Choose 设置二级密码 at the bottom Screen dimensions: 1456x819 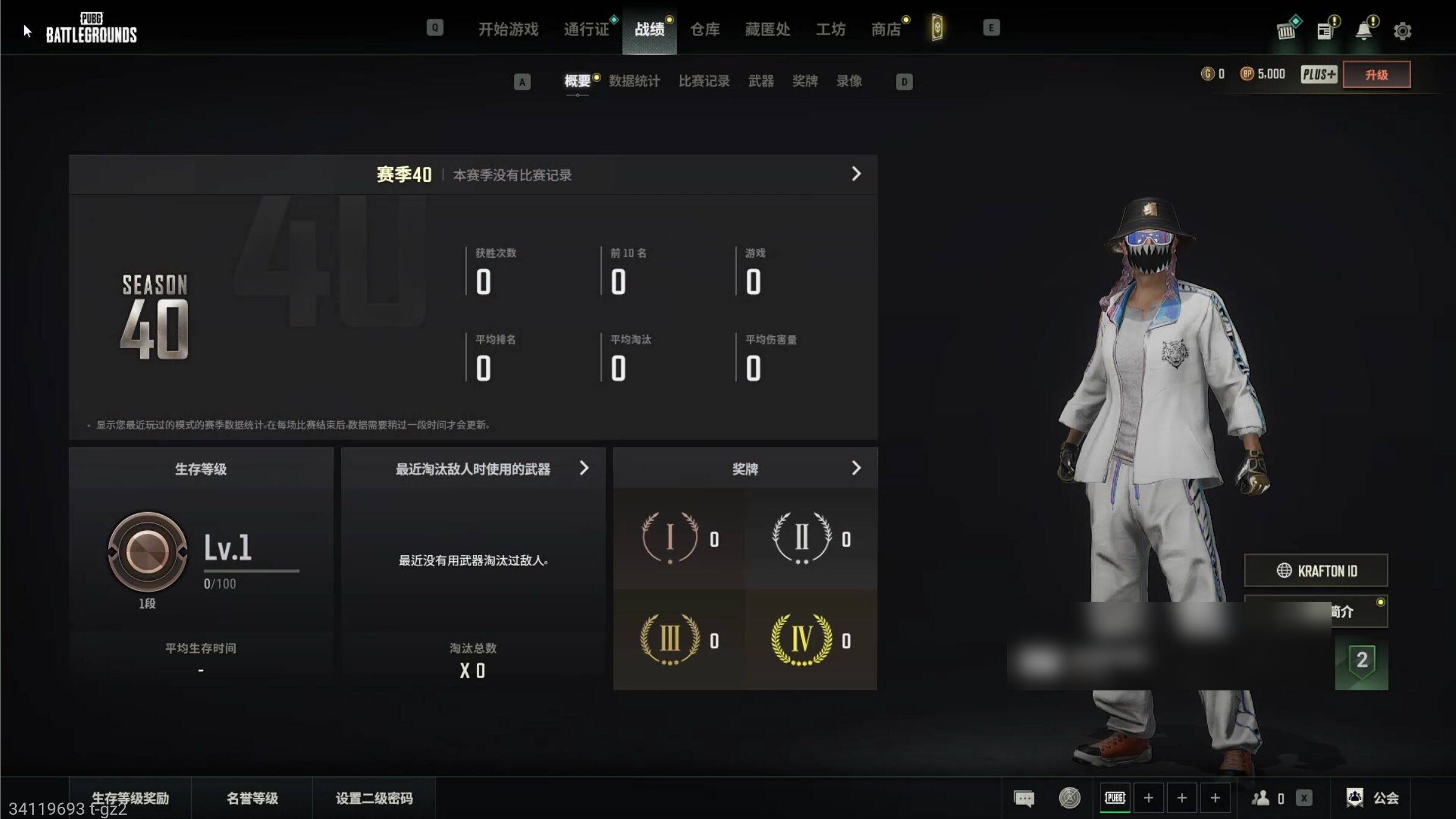(374, 798)
